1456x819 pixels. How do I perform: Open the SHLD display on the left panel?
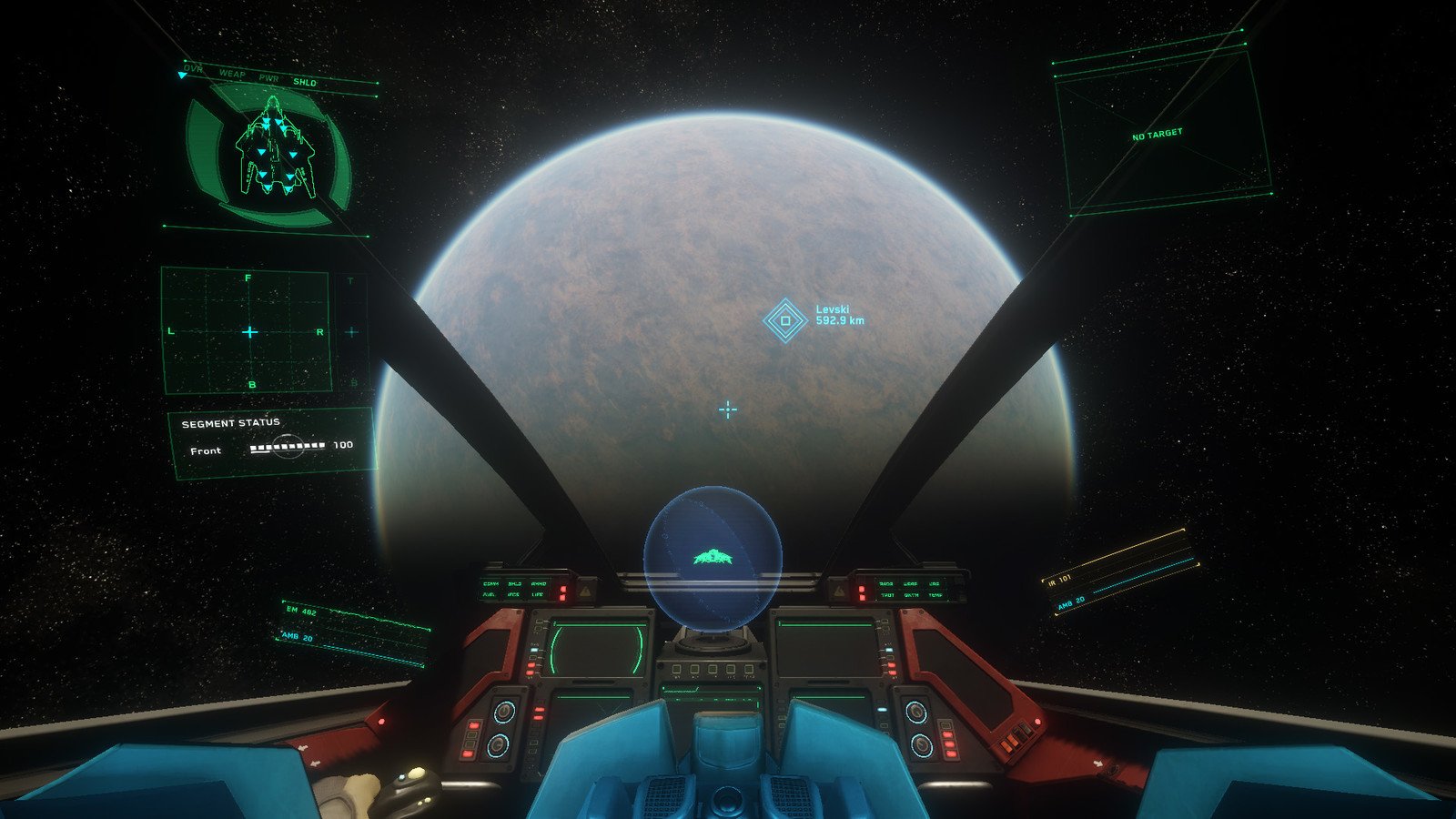point(515,584)
